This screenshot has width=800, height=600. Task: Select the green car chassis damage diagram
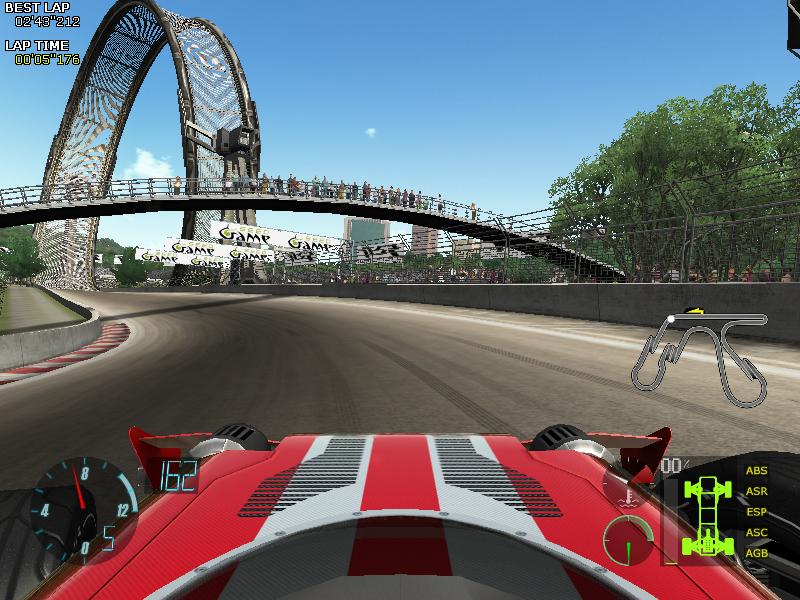[708, 515]
